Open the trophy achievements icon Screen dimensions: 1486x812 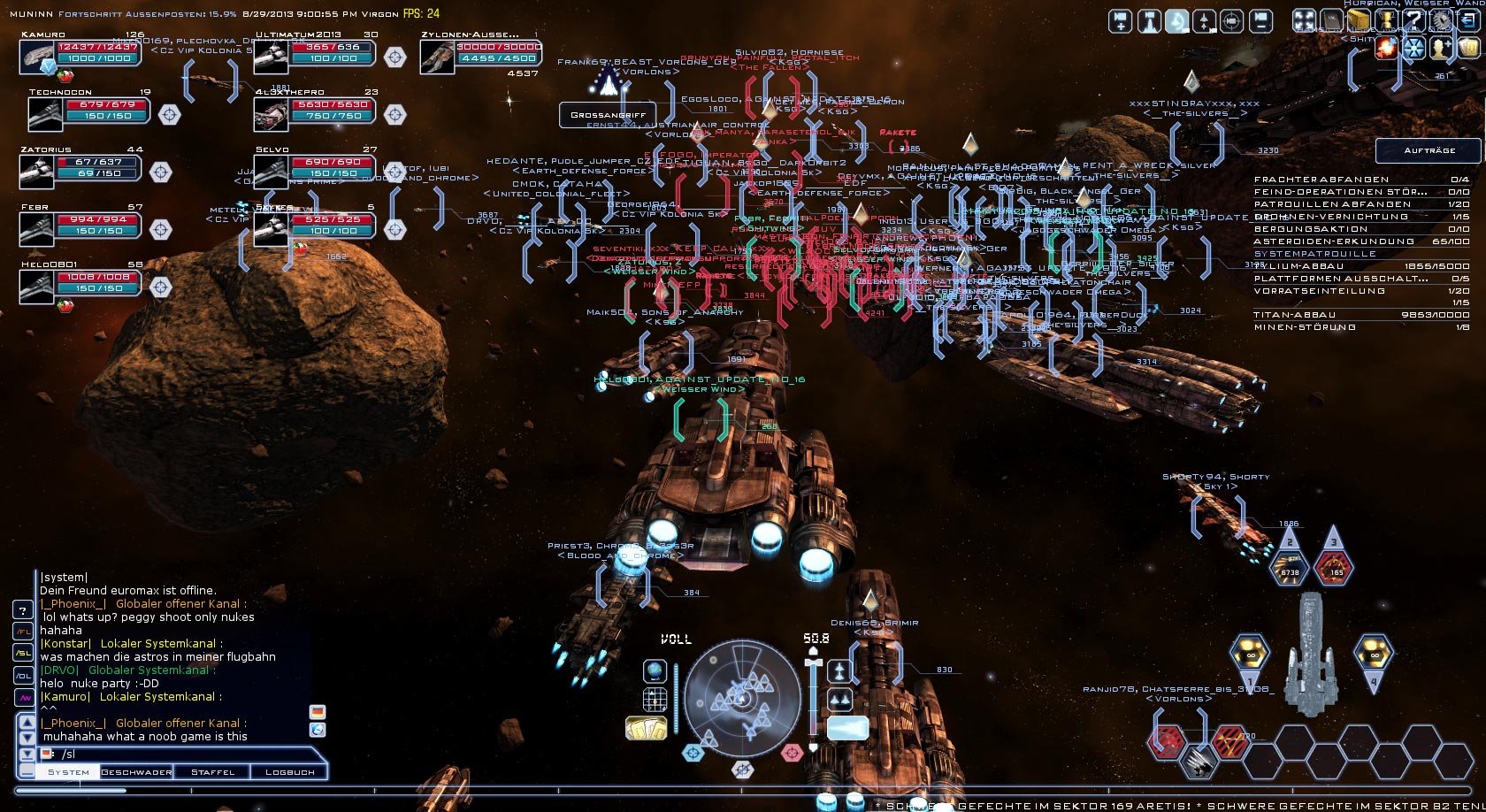1386,20
